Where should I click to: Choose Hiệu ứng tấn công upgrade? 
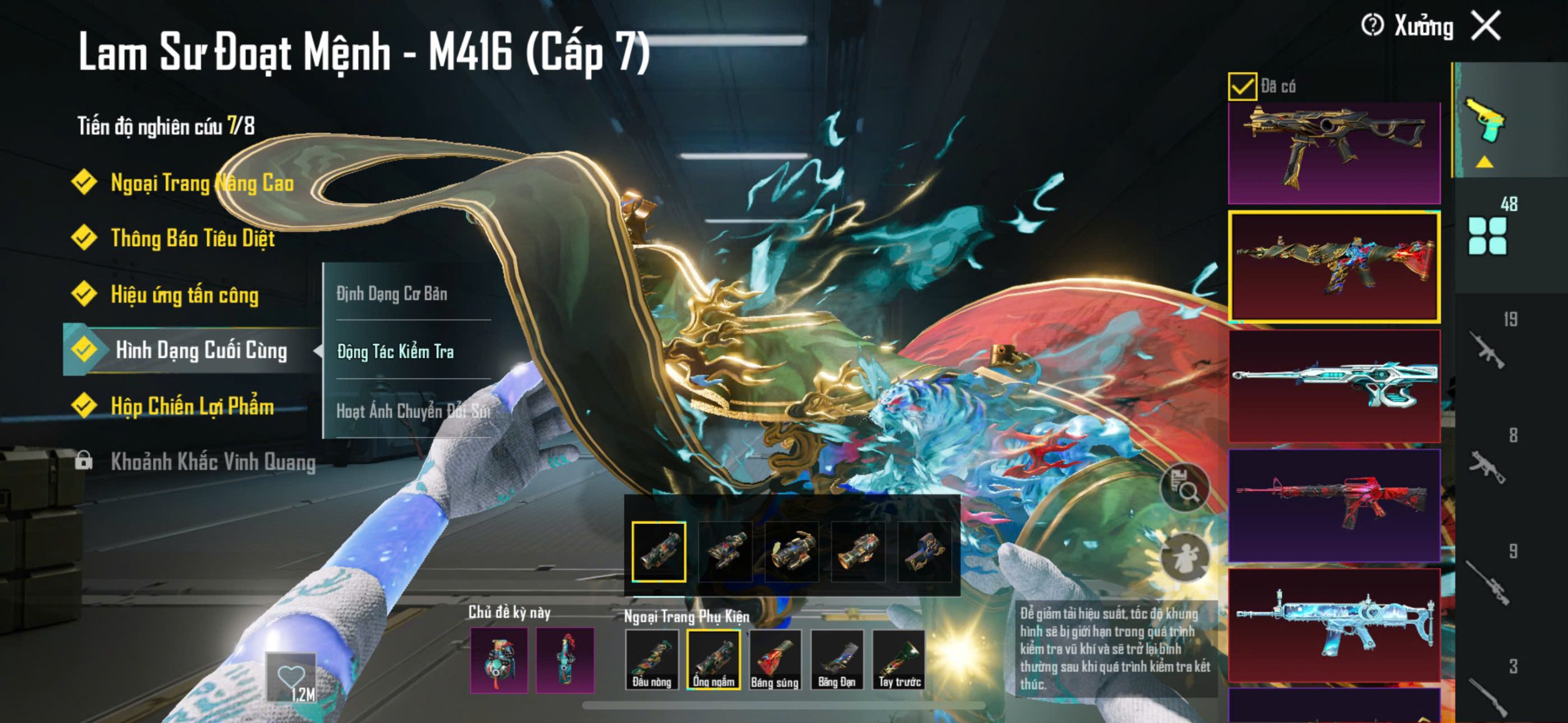[184, 295]
